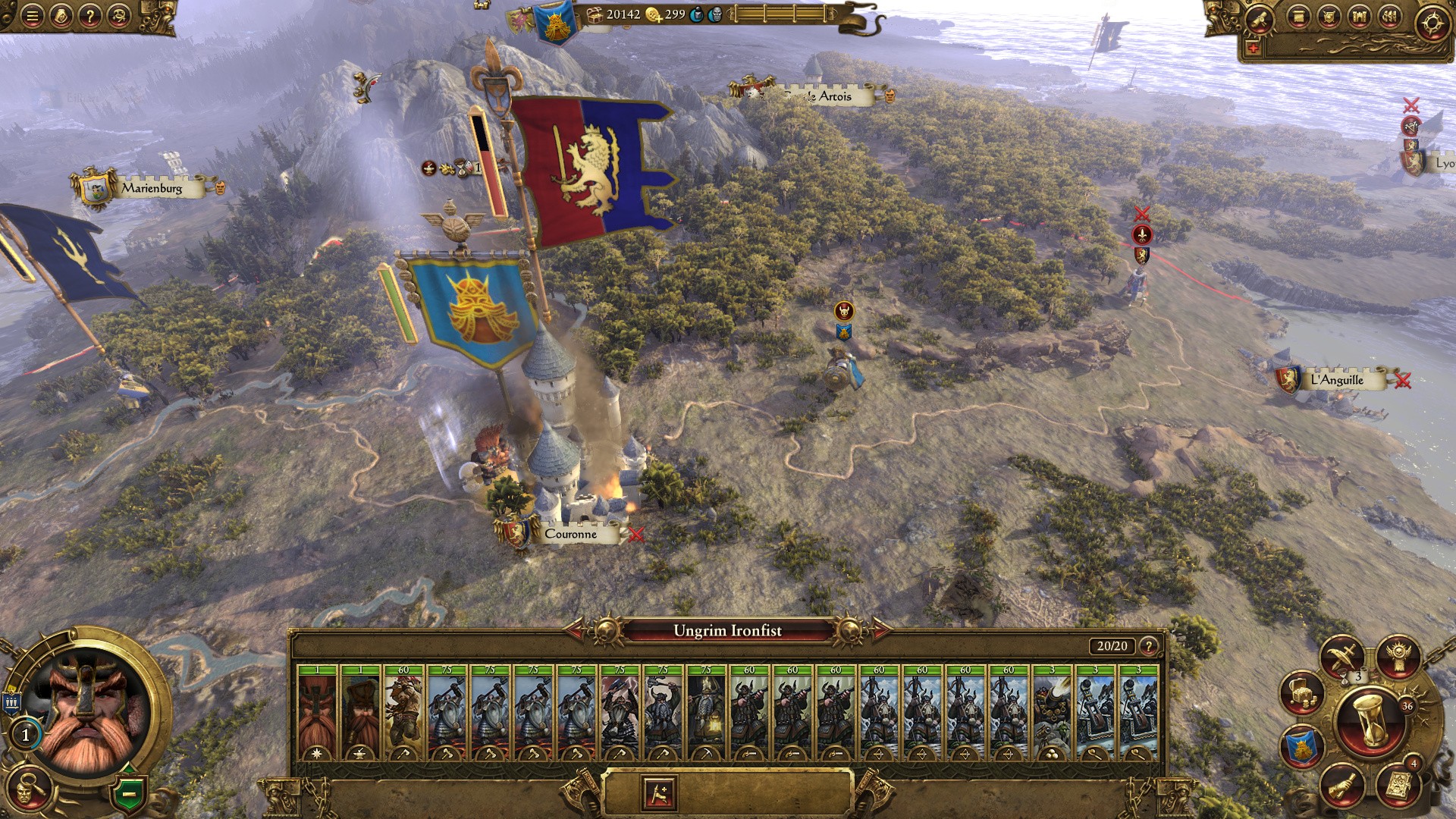The width and height of the screenshot is (1456, 819).
Task: Select the Marienburg settlement label
Action: tap(152, 188)
